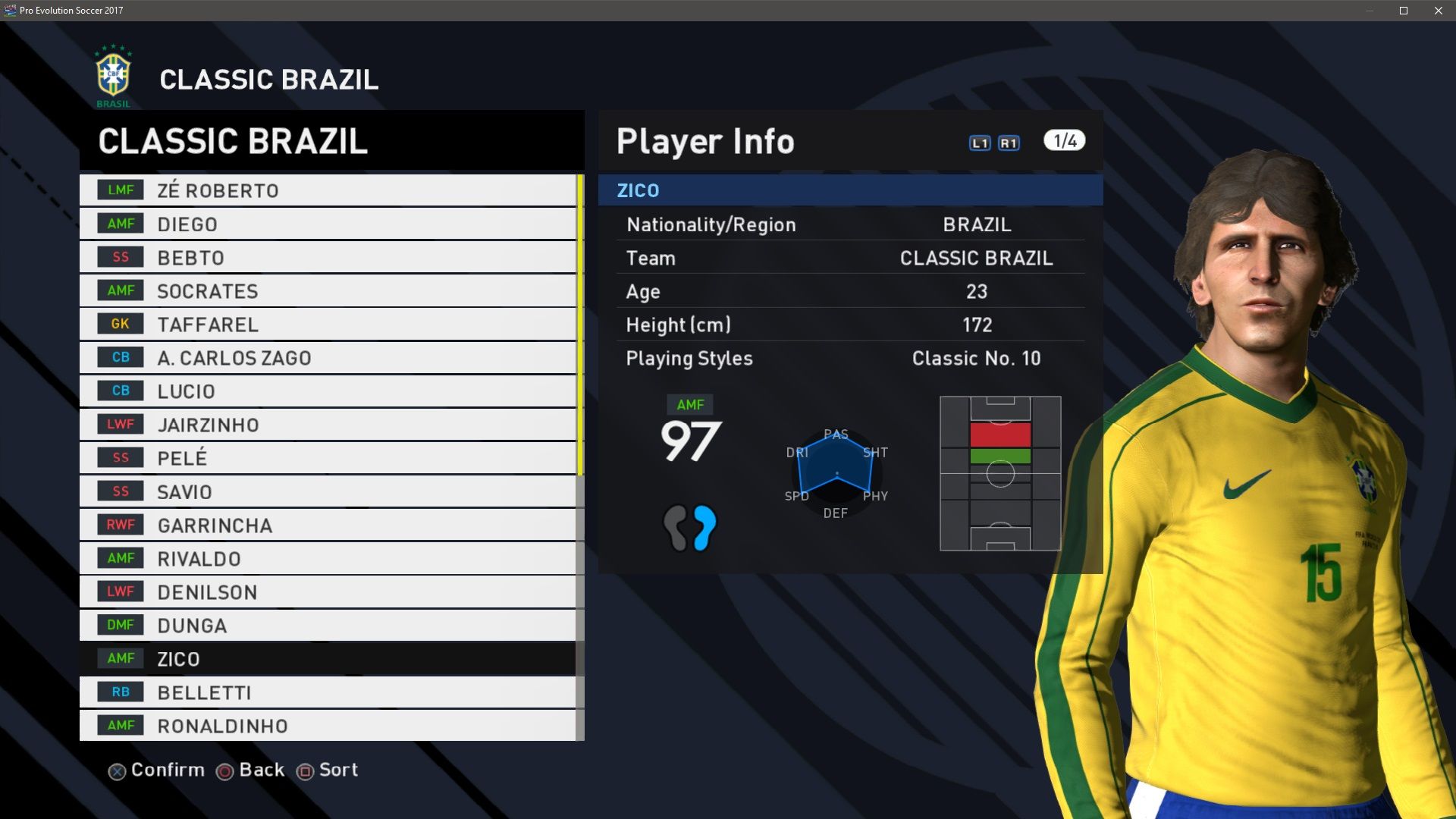Select Pelé from the roster
This screenshot has height=819, width=1456.
[x=328, y=458]
